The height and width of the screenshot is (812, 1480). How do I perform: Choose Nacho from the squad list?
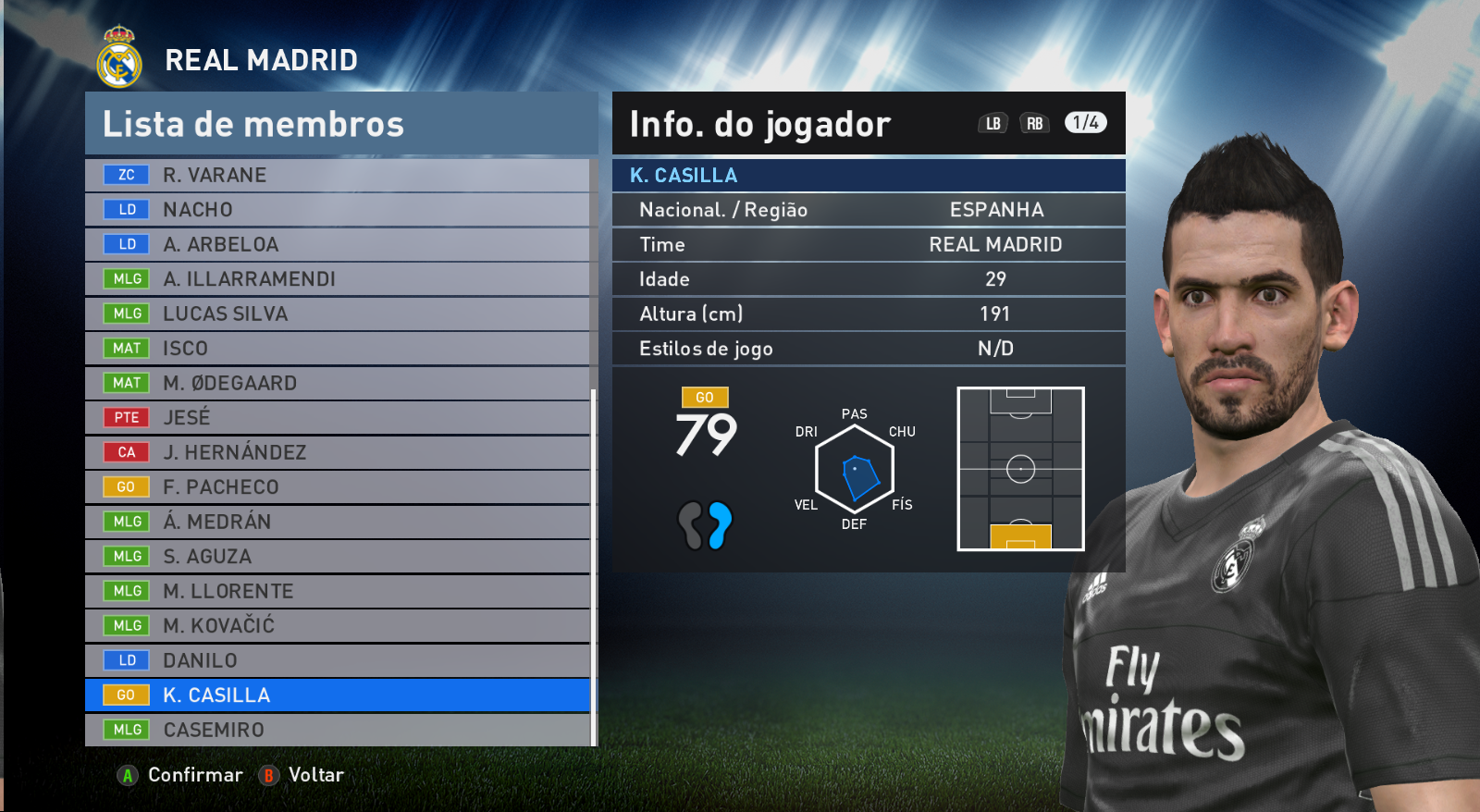coord(338,210)
